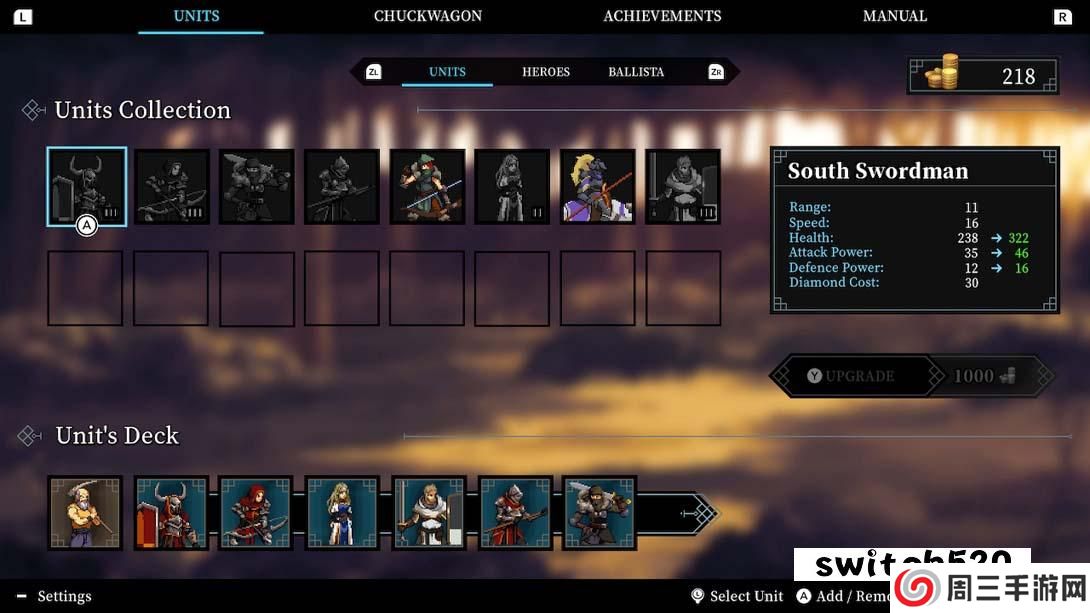Select the fur-collared bandit swordsman in deck
Screen dimensions: 1090x613
(x=598, y=513)
